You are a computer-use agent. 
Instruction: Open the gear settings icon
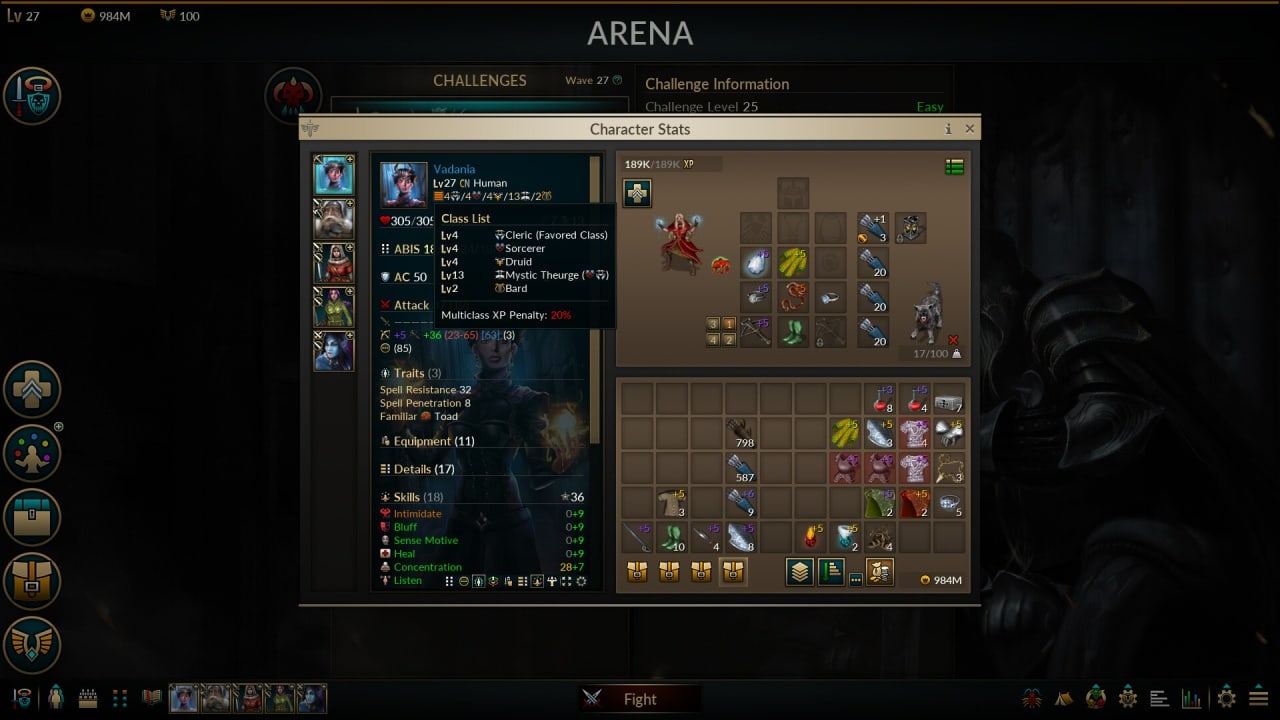pyautogui.click(x=1226, y=698)
